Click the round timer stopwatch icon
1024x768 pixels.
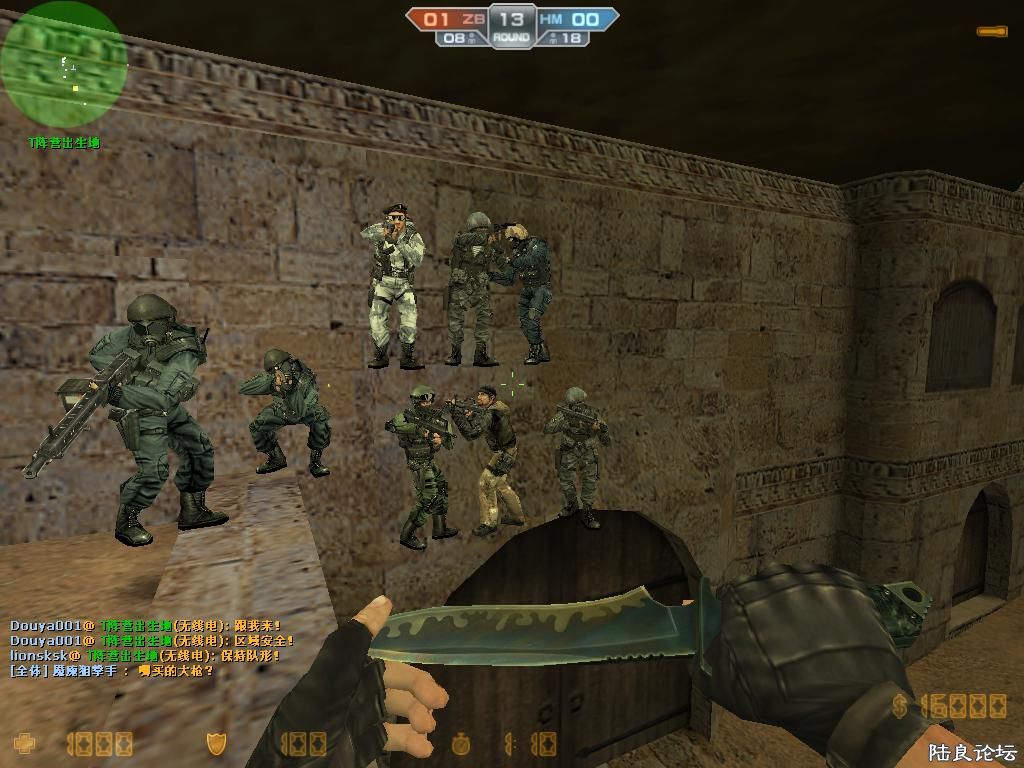pos(460,744)
